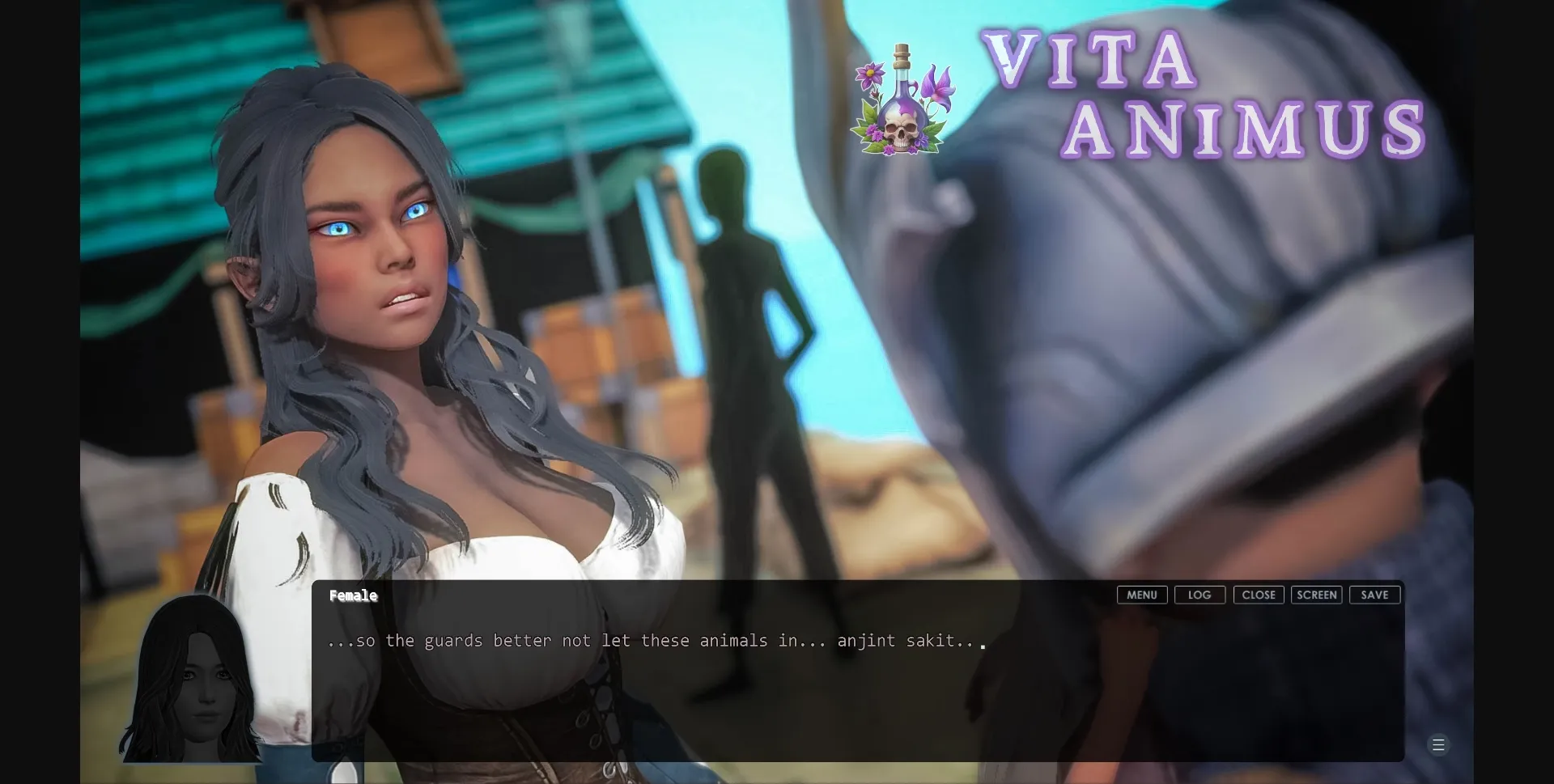Save your progress with the SAVE button
This screenshot has height=784, width=1554.
pos(1374,595)
